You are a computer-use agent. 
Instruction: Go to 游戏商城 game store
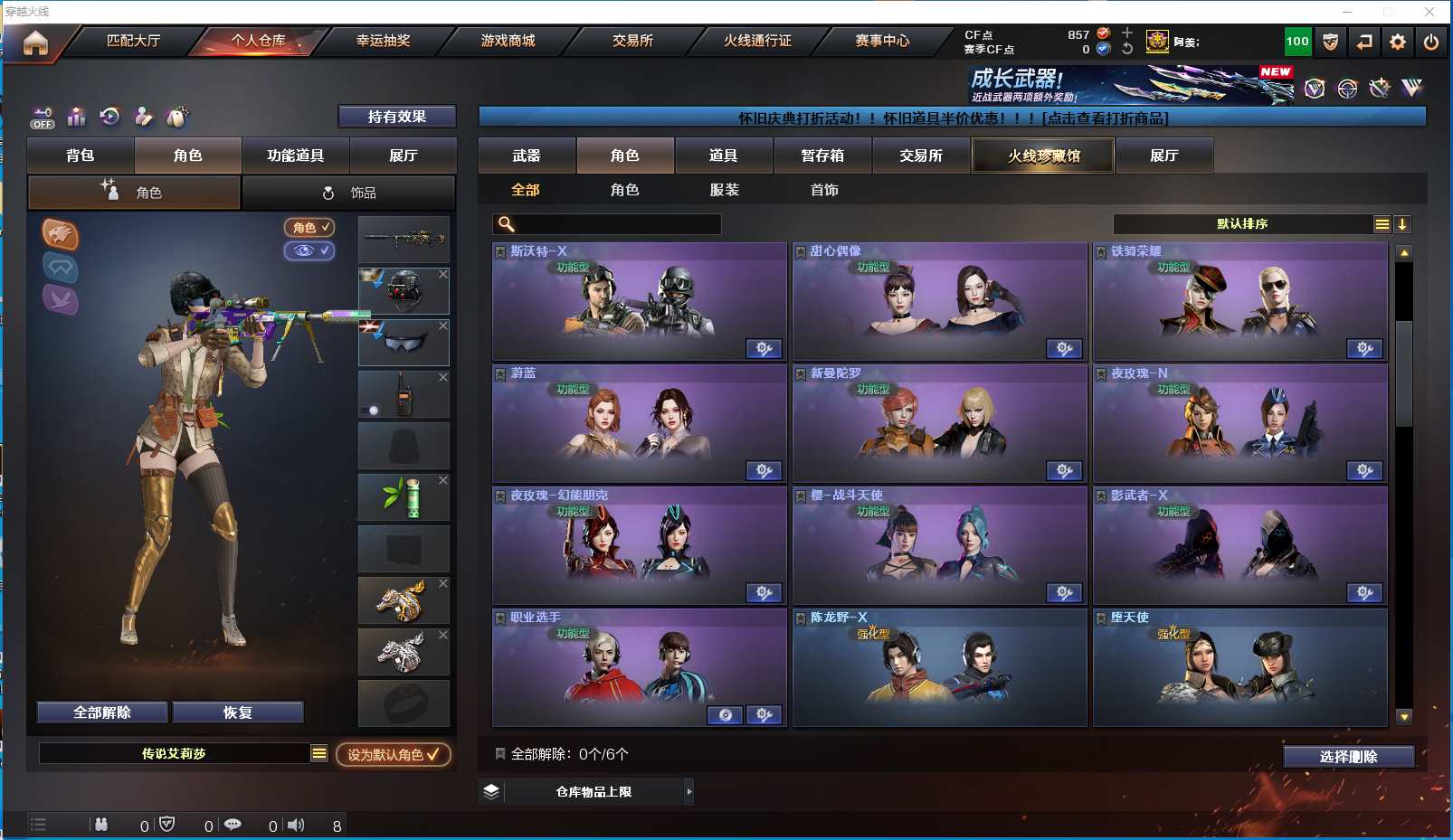pyautogui.click(x=508, y=41)
